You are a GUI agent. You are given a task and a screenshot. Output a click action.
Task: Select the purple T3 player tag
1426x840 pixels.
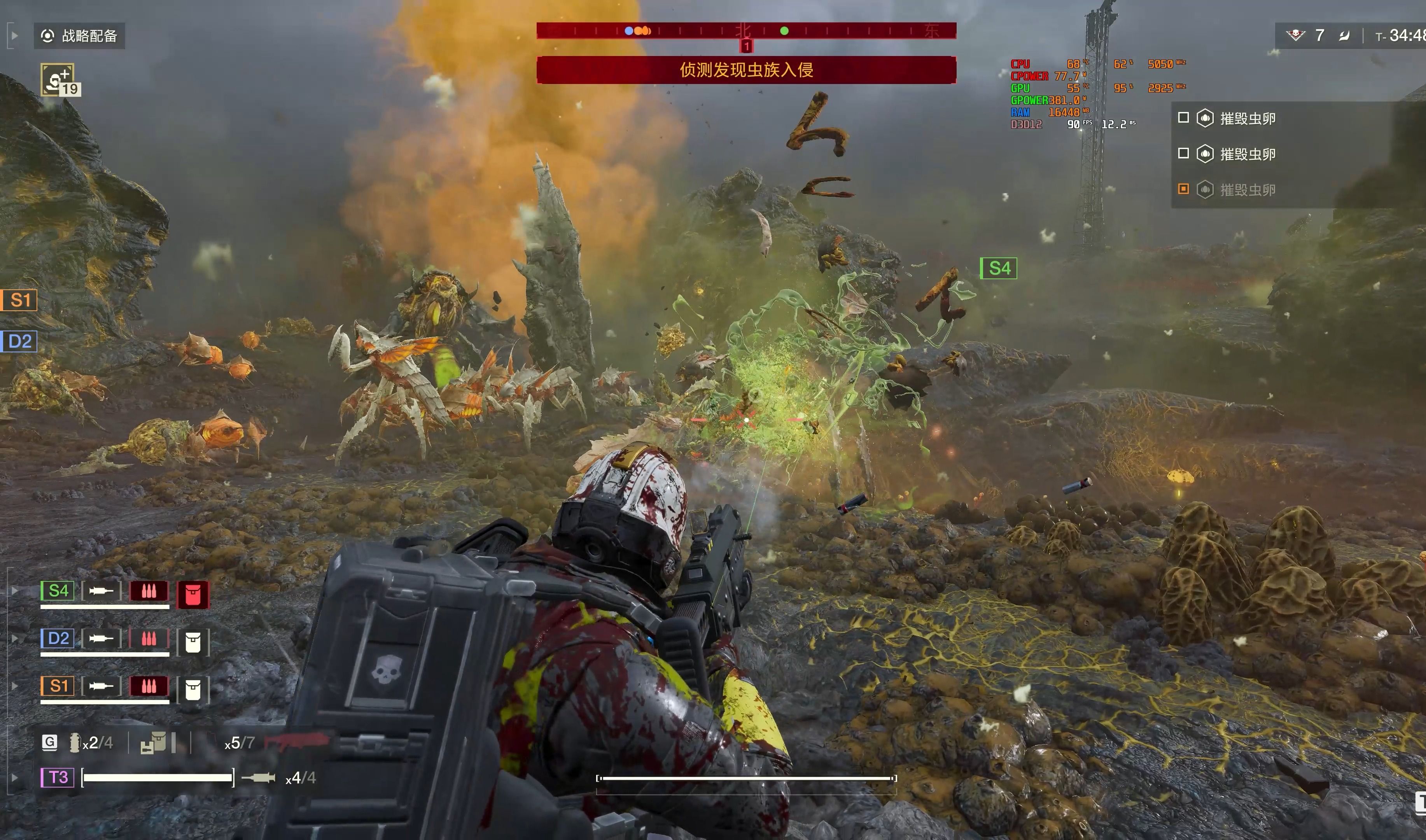pos(58,777)
